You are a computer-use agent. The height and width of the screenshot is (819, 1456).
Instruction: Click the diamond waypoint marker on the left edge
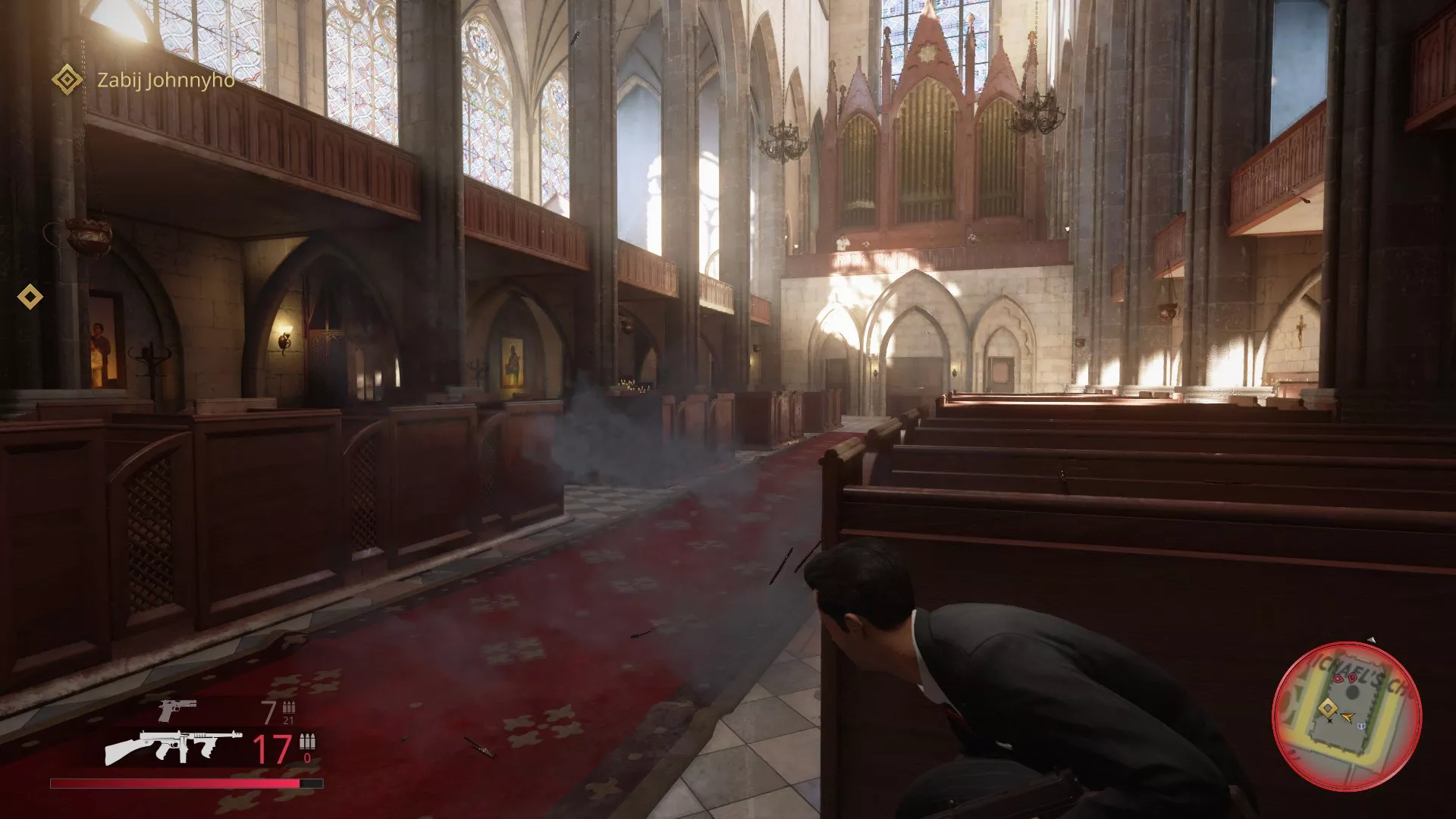coord(29,297)
